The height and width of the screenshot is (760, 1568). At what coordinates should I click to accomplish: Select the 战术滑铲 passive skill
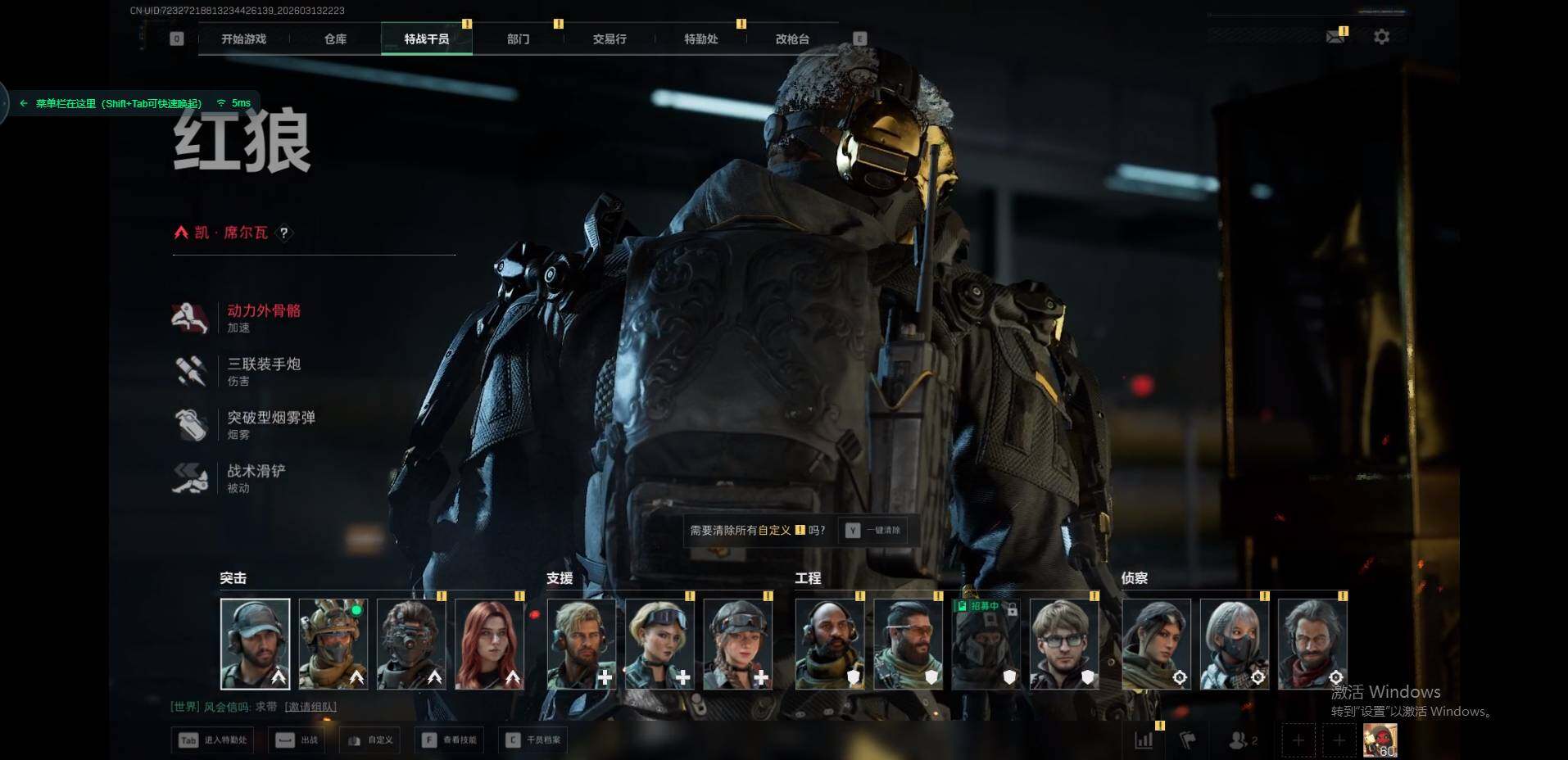coord(256,471)
